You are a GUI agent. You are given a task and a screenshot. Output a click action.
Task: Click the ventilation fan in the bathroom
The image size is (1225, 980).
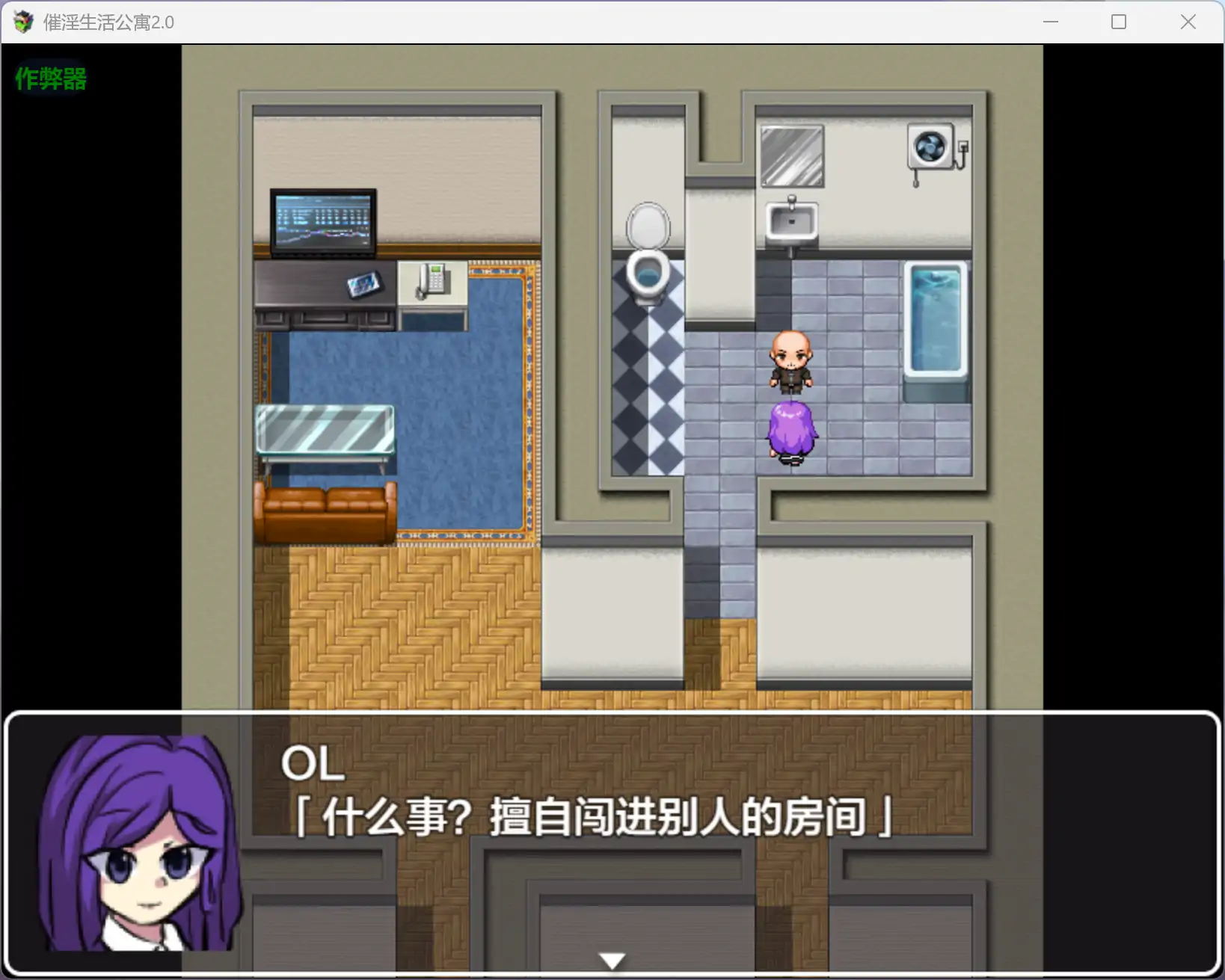coord(930,147)
